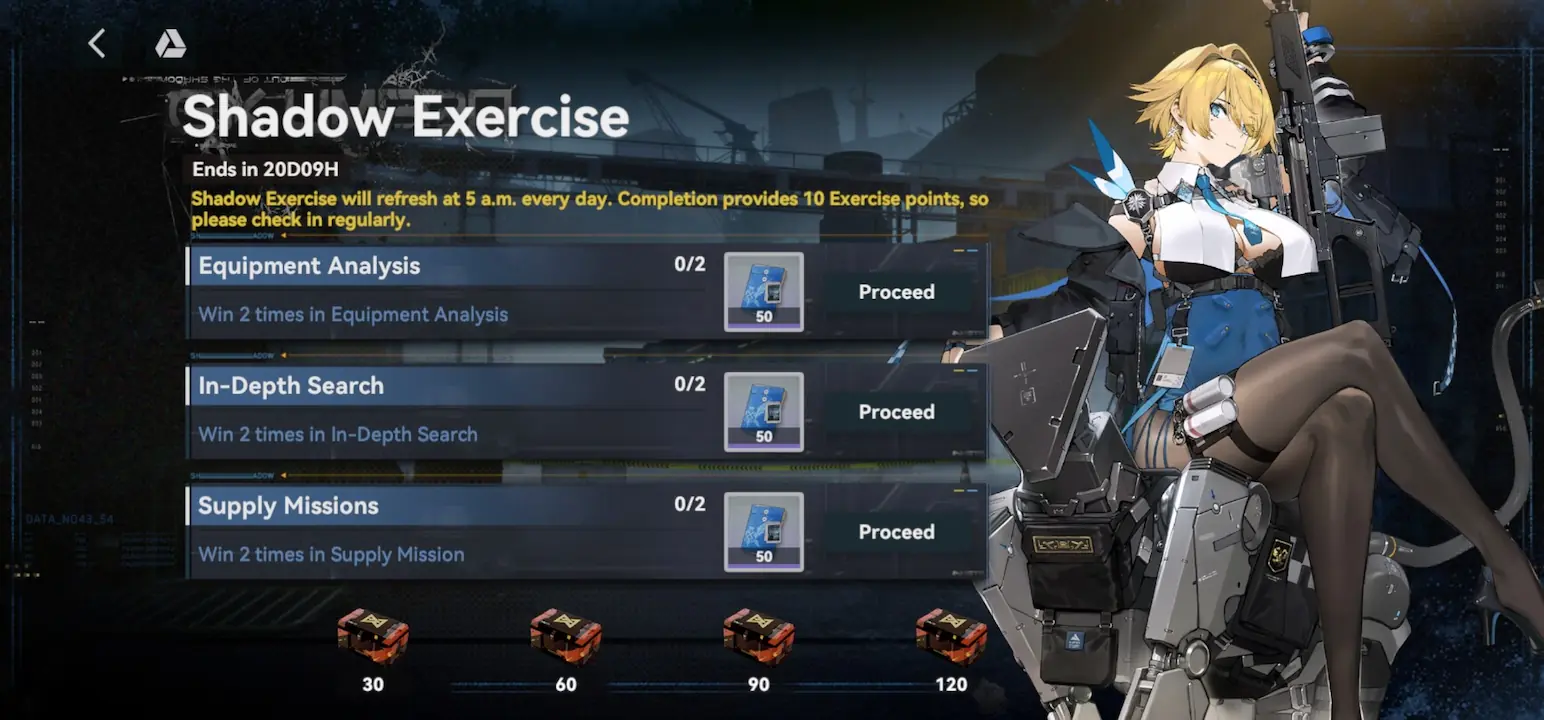
Task: Proceed to Supply Missions
Action: pyautogui.click(x=896, y=532)
